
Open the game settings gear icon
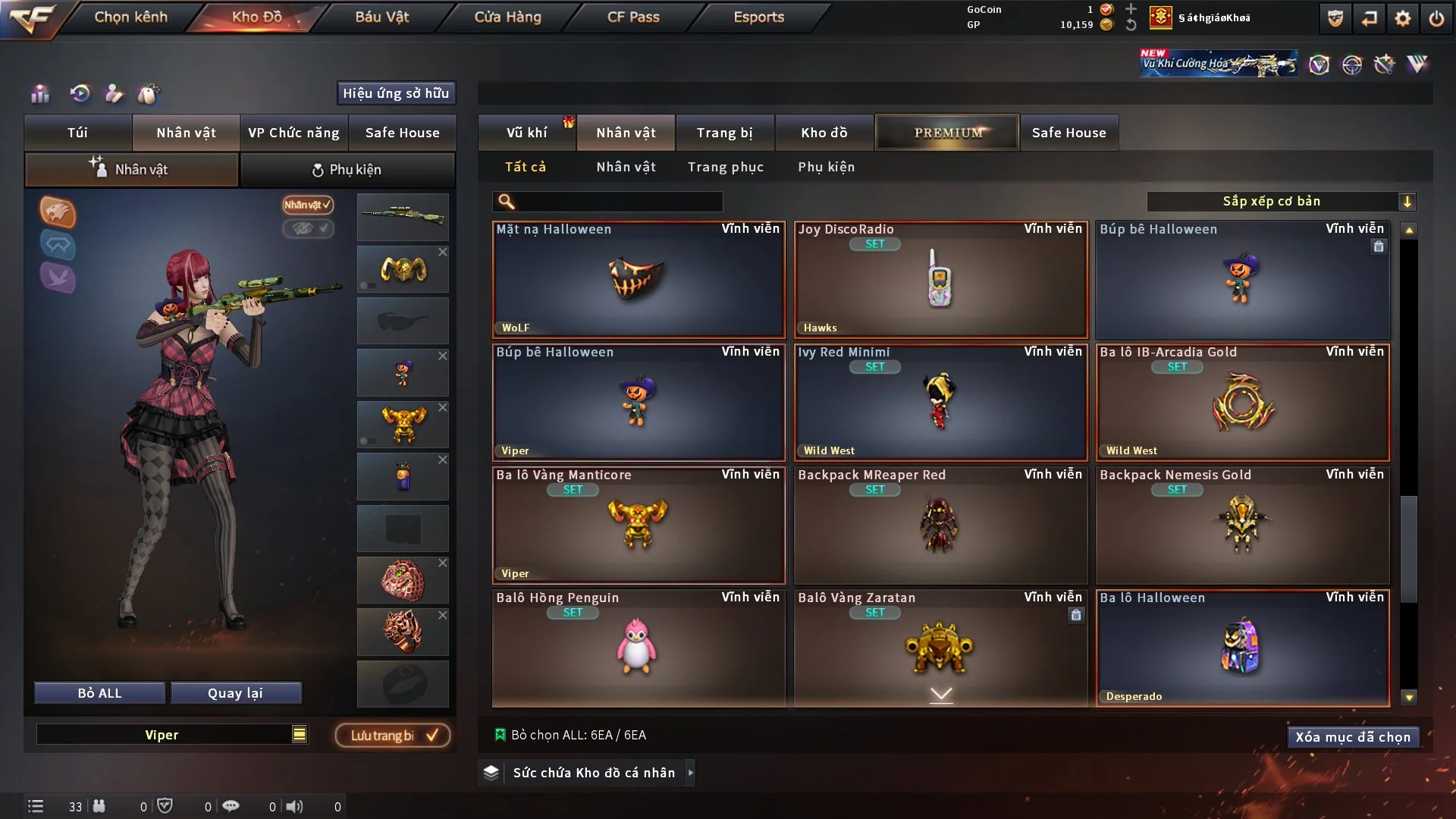[1401, 17]
